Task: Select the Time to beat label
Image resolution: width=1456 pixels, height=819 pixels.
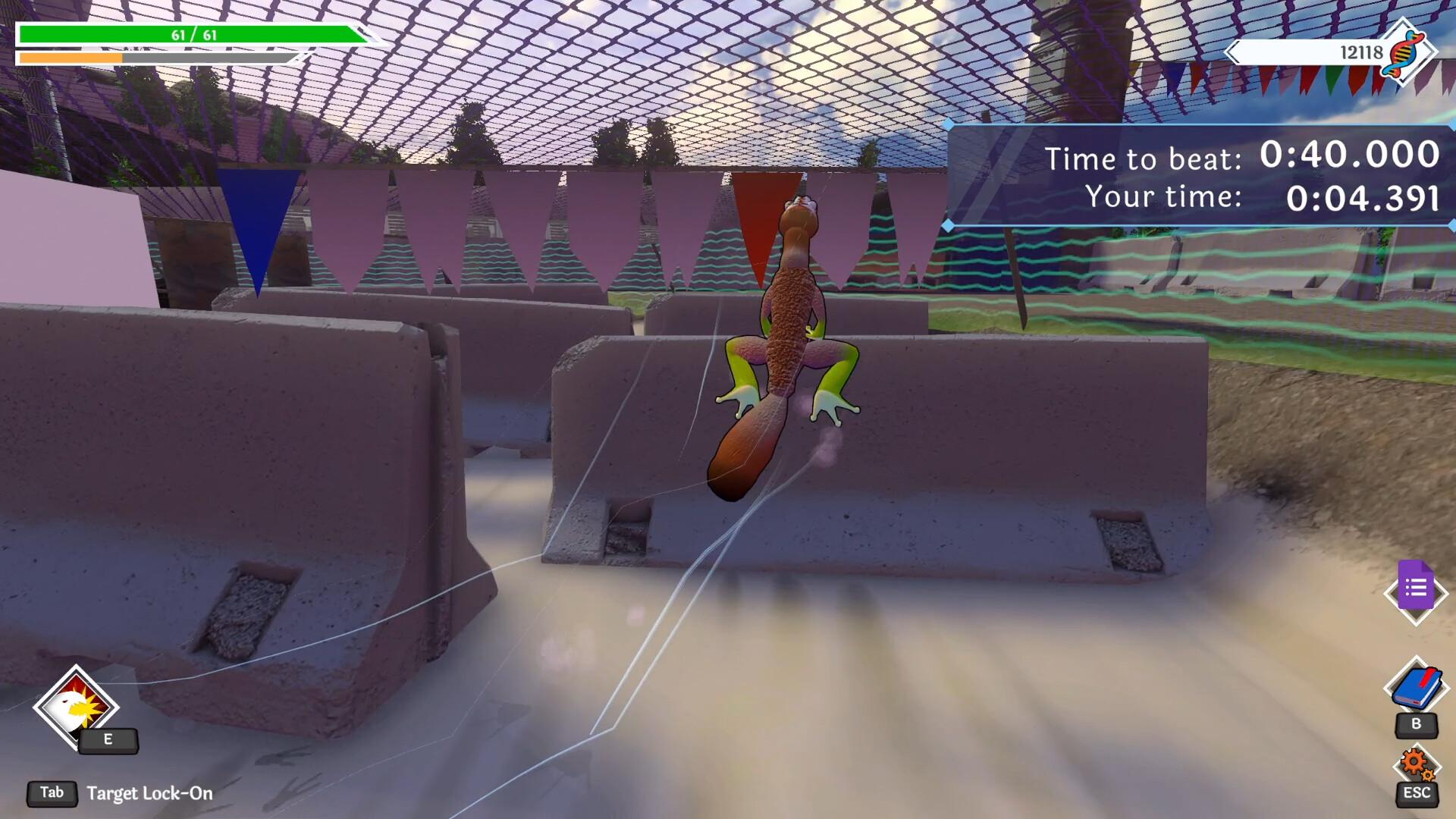Action: click(1144, 159)
